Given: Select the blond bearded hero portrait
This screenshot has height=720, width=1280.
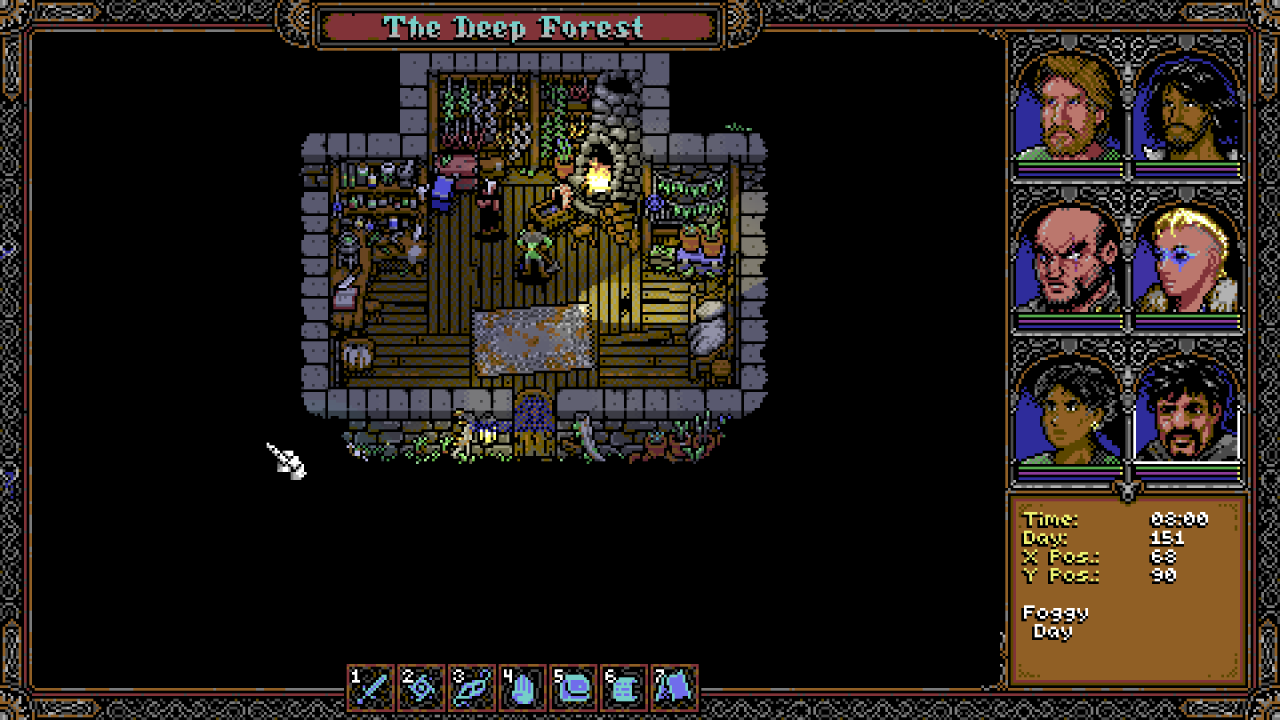Looking at the screenshot, I should (1068, 108).
